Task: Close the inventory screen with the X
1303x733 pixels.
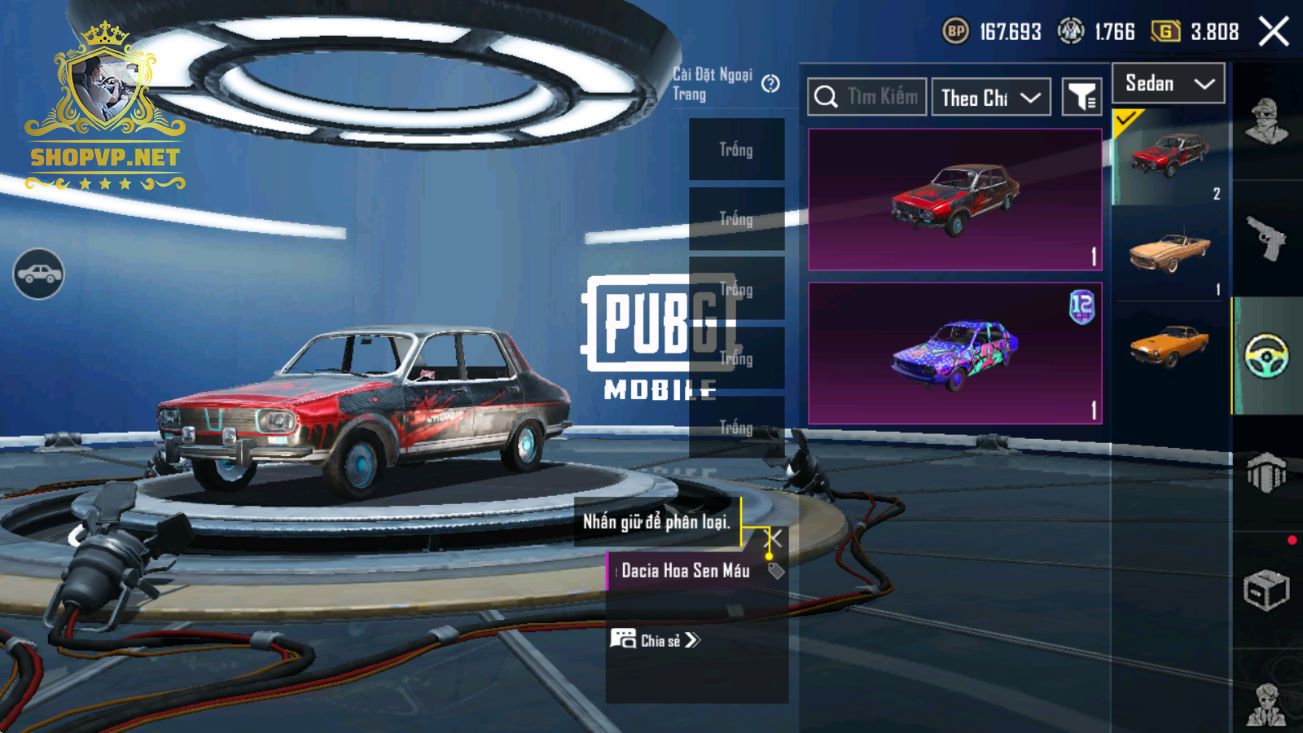Action: click(1273, 32)
